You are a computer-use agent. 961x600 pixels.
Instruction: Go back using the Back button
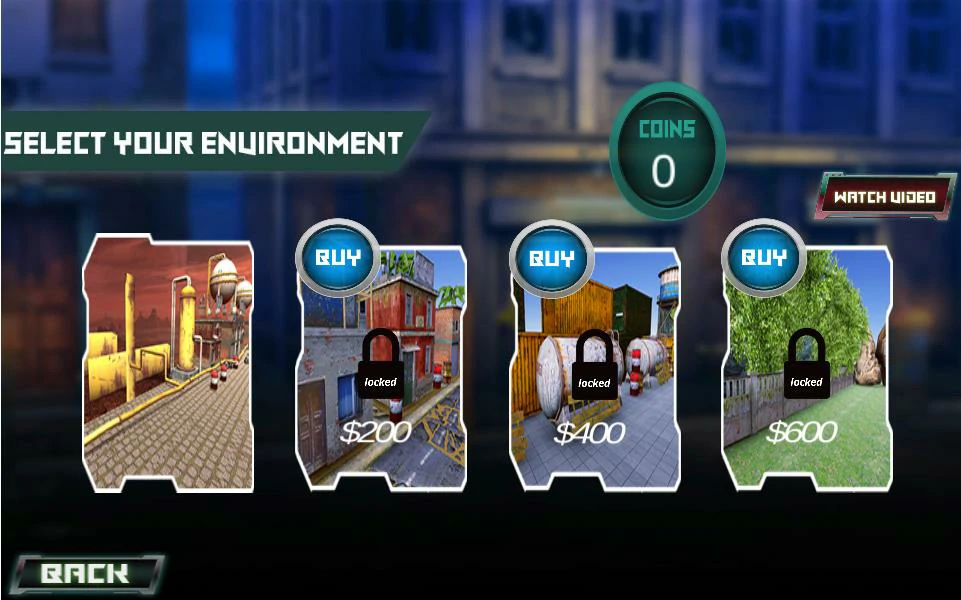click(x=86, y=573)
